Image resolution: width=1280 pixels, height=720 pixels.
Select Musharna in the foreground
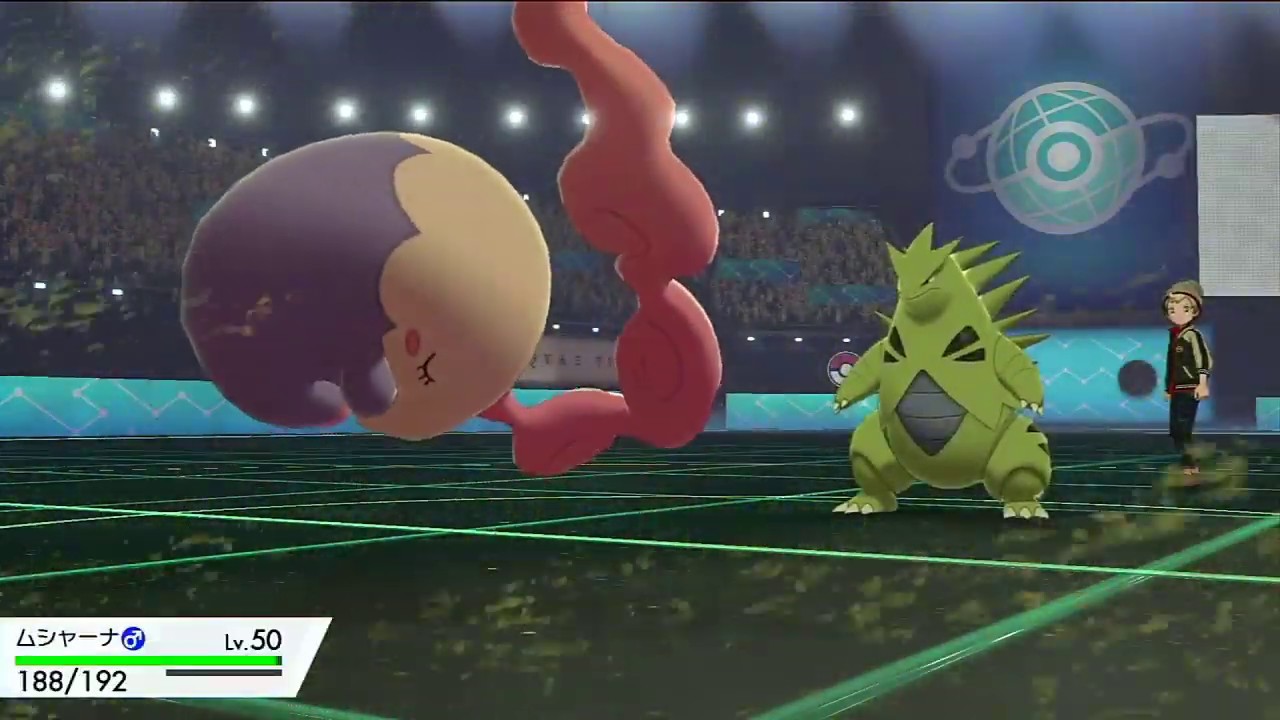point(370,290)
